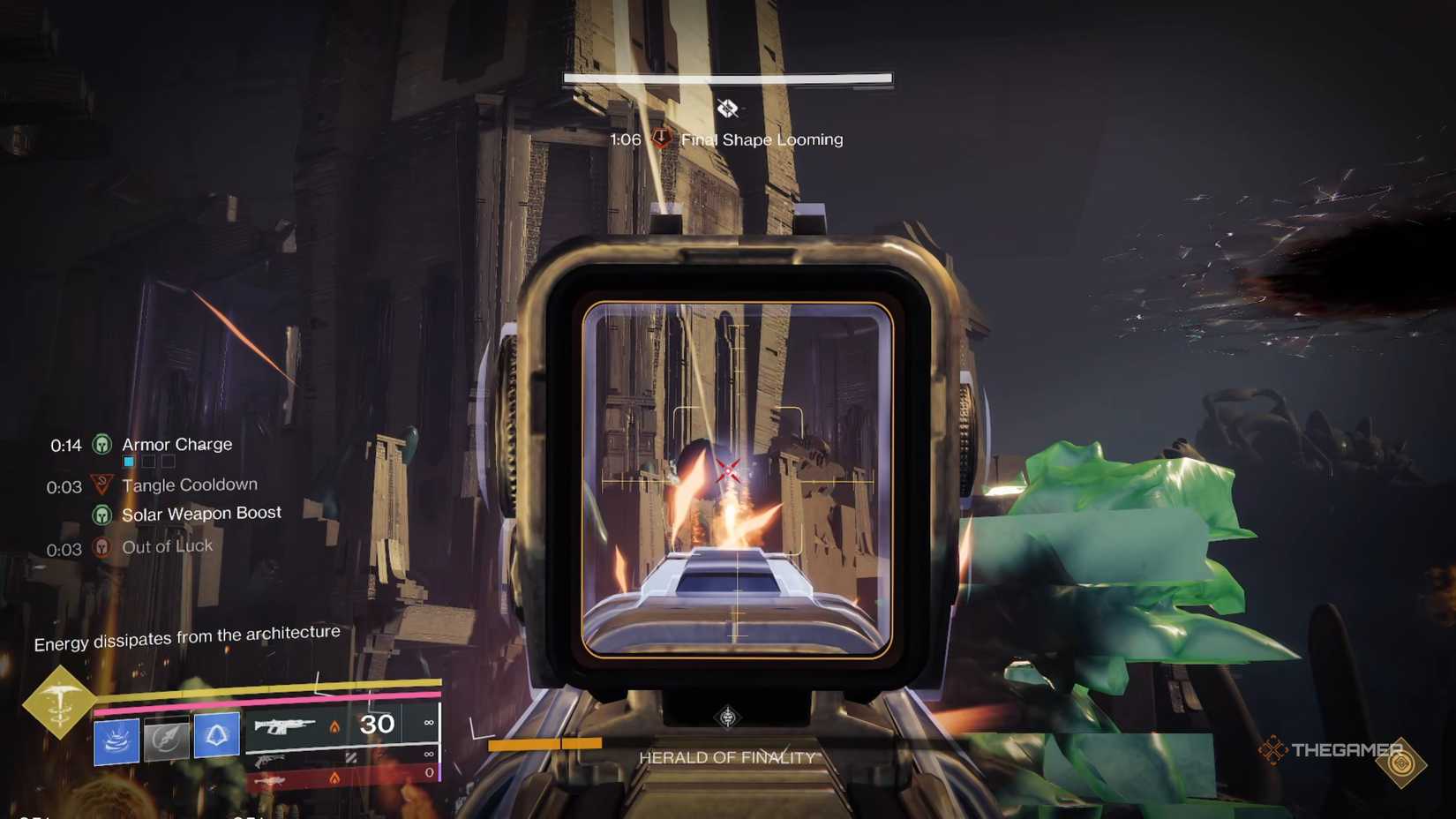Expand the third empty Armor Charge slot

[x=167, y=461]
